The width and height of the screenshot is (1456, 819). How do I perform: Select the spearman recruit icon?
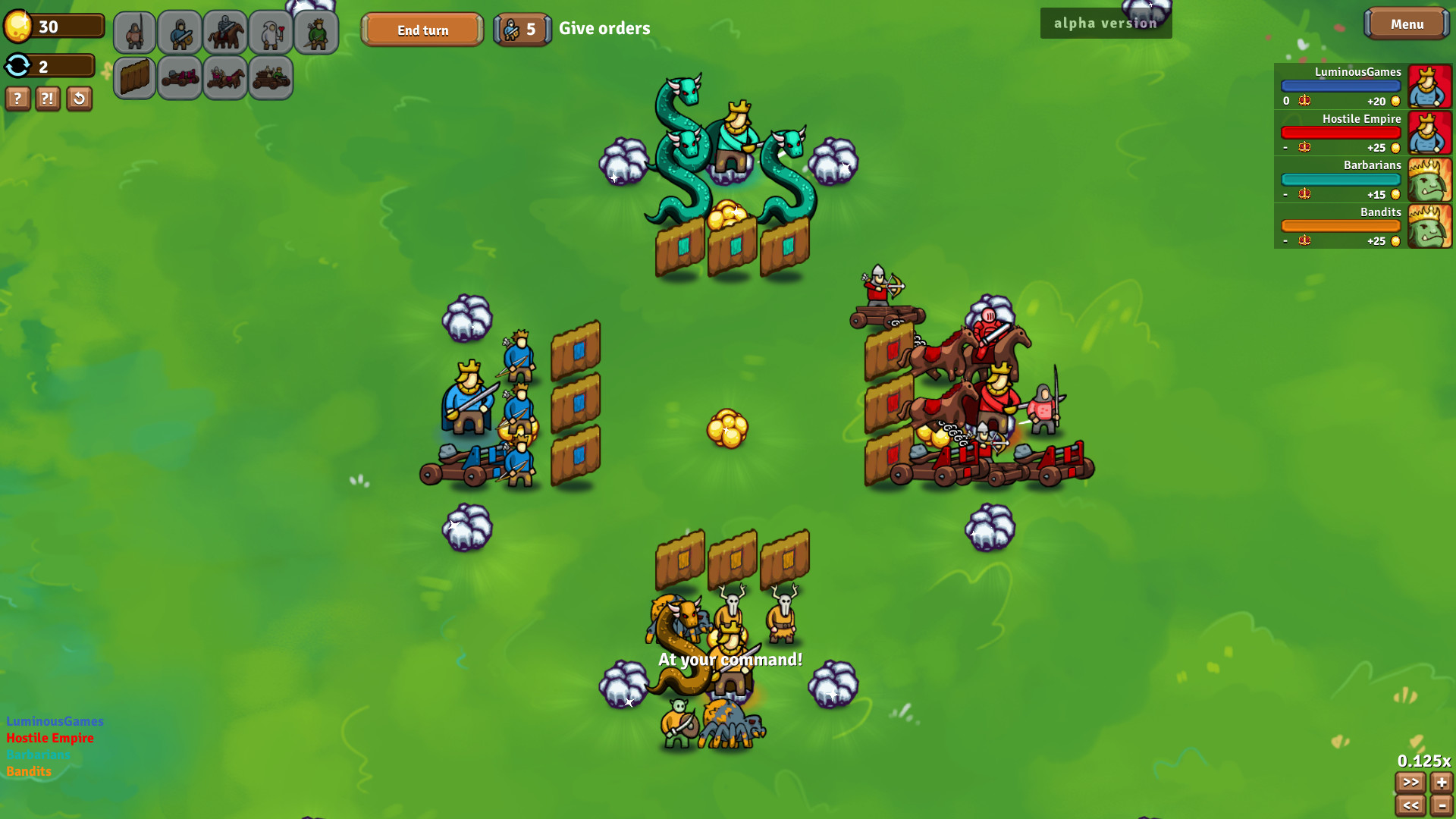(x=135, y=32)
